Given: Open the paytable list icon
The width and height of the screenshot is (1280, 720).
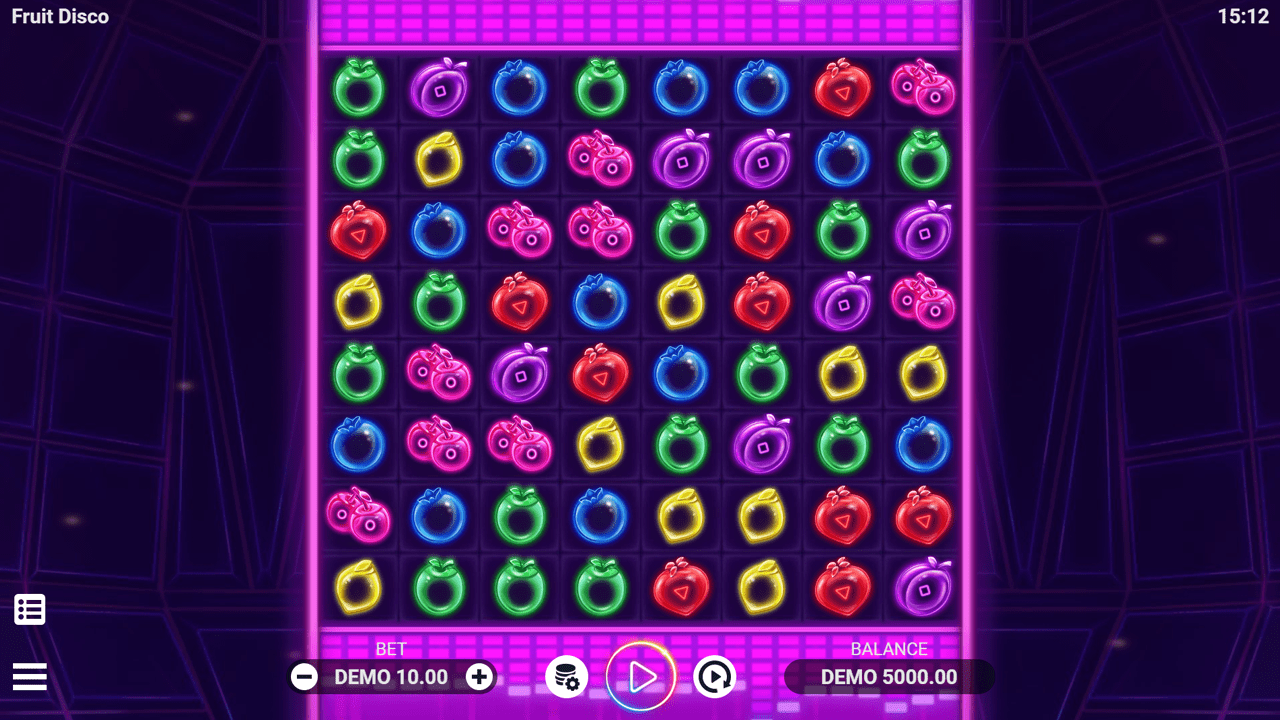Looking at the screenshot, I should click(x=29, y=609).
